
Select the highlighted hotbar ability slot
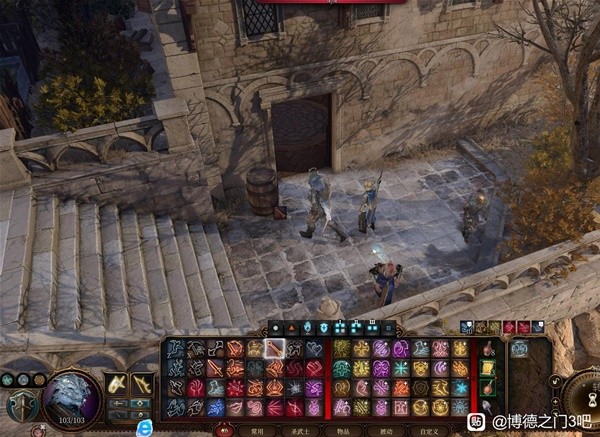click(x=275, y=349)
